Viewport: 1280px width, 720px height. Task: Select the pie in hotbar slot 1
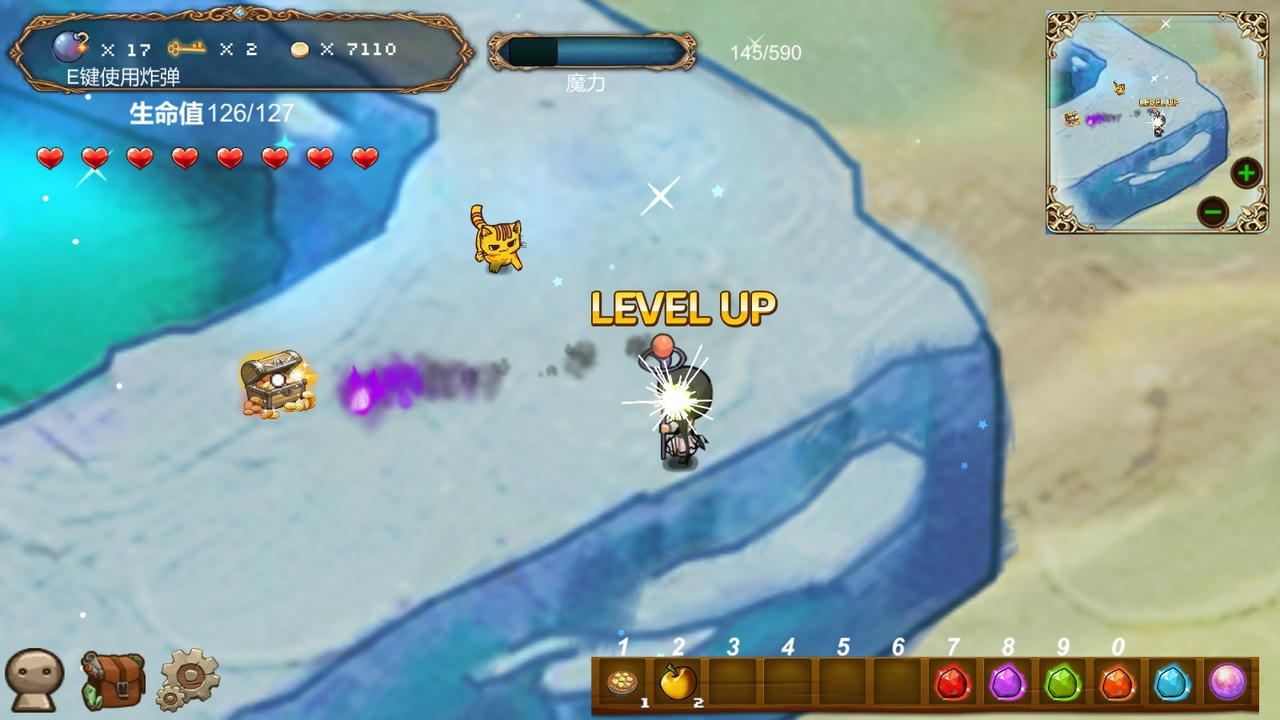pyautogui.click(x=623, y=683)
